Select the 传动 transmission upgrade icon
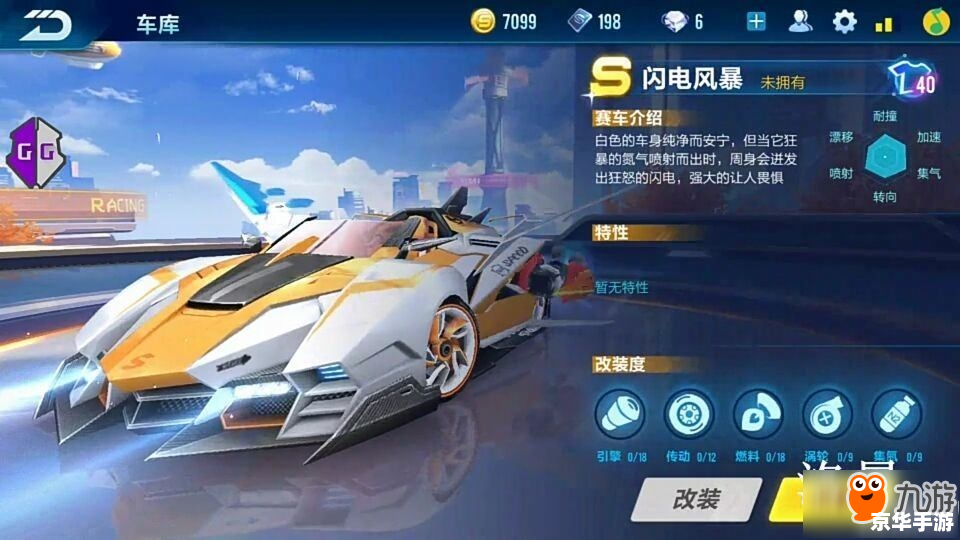 click(x=689, y=414)
